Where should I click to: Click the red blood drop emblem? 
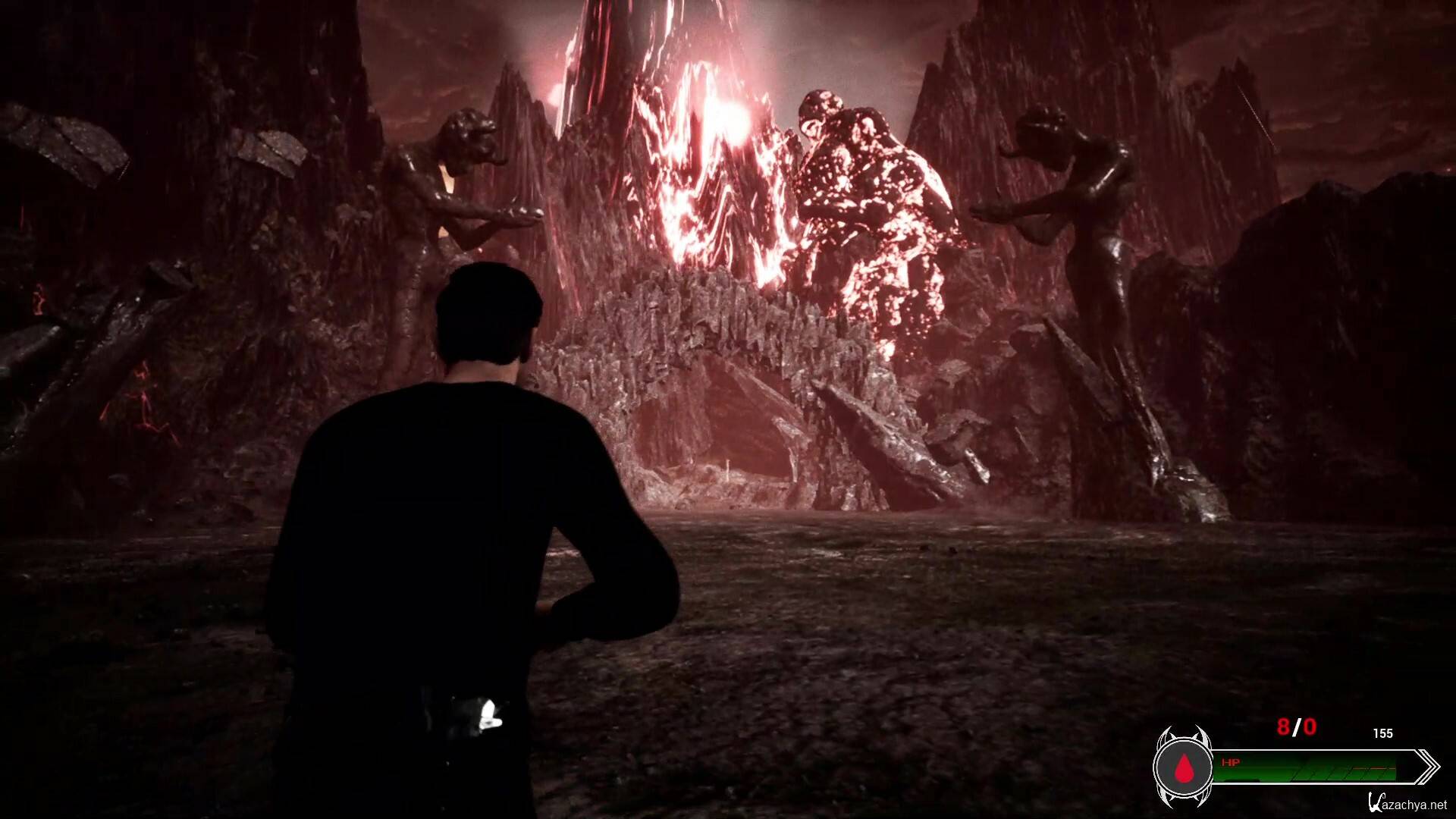point(1183,769)
